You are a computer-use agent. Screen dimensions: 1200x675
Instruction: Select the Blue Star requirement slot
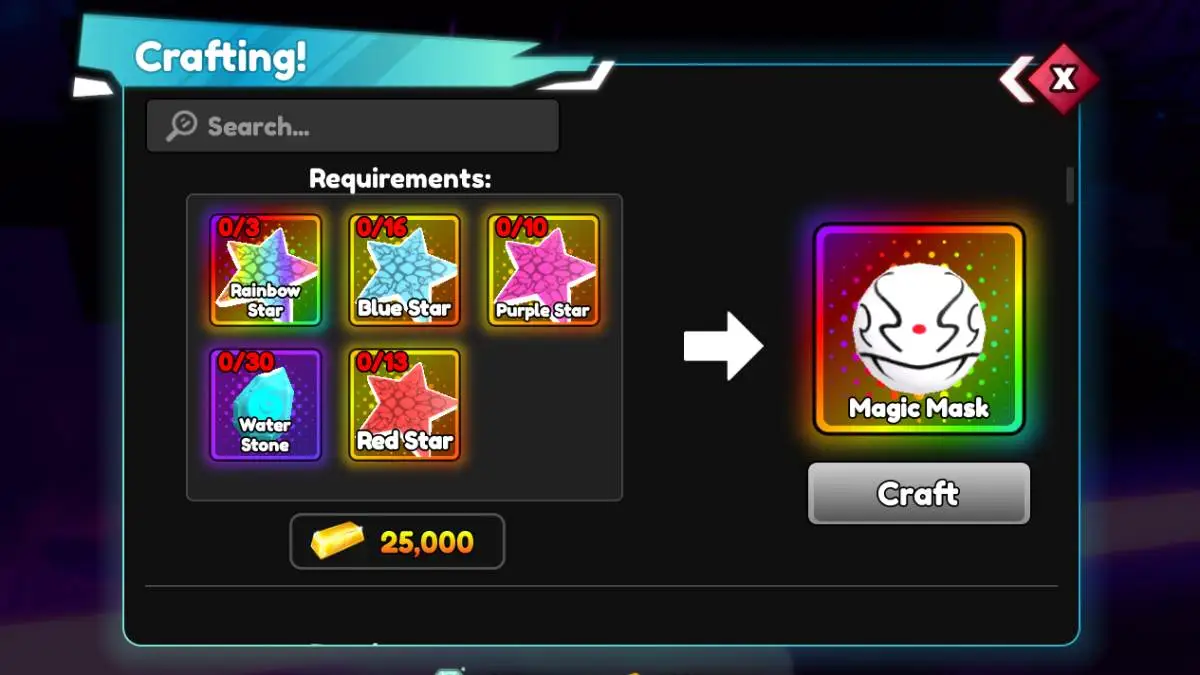click(x=404, y=270)
